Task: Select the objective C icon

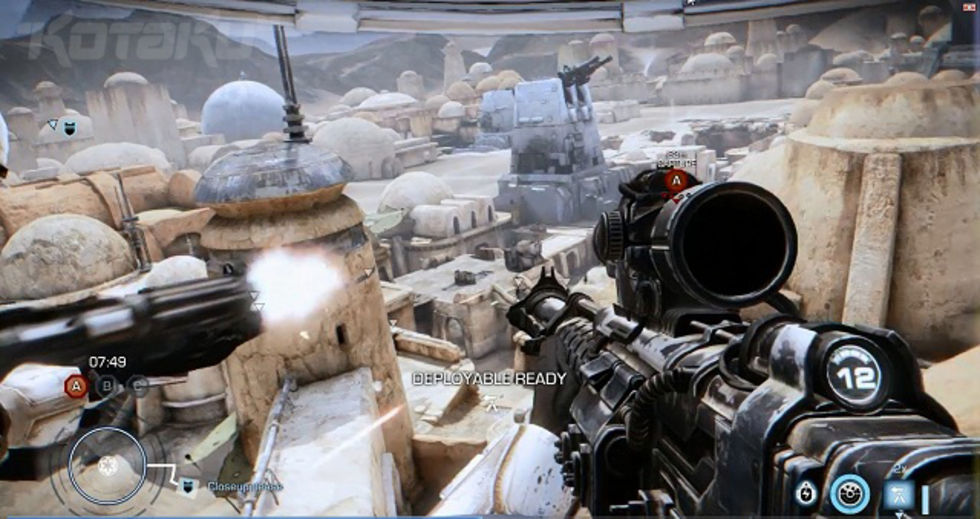Action: point(139,385)
